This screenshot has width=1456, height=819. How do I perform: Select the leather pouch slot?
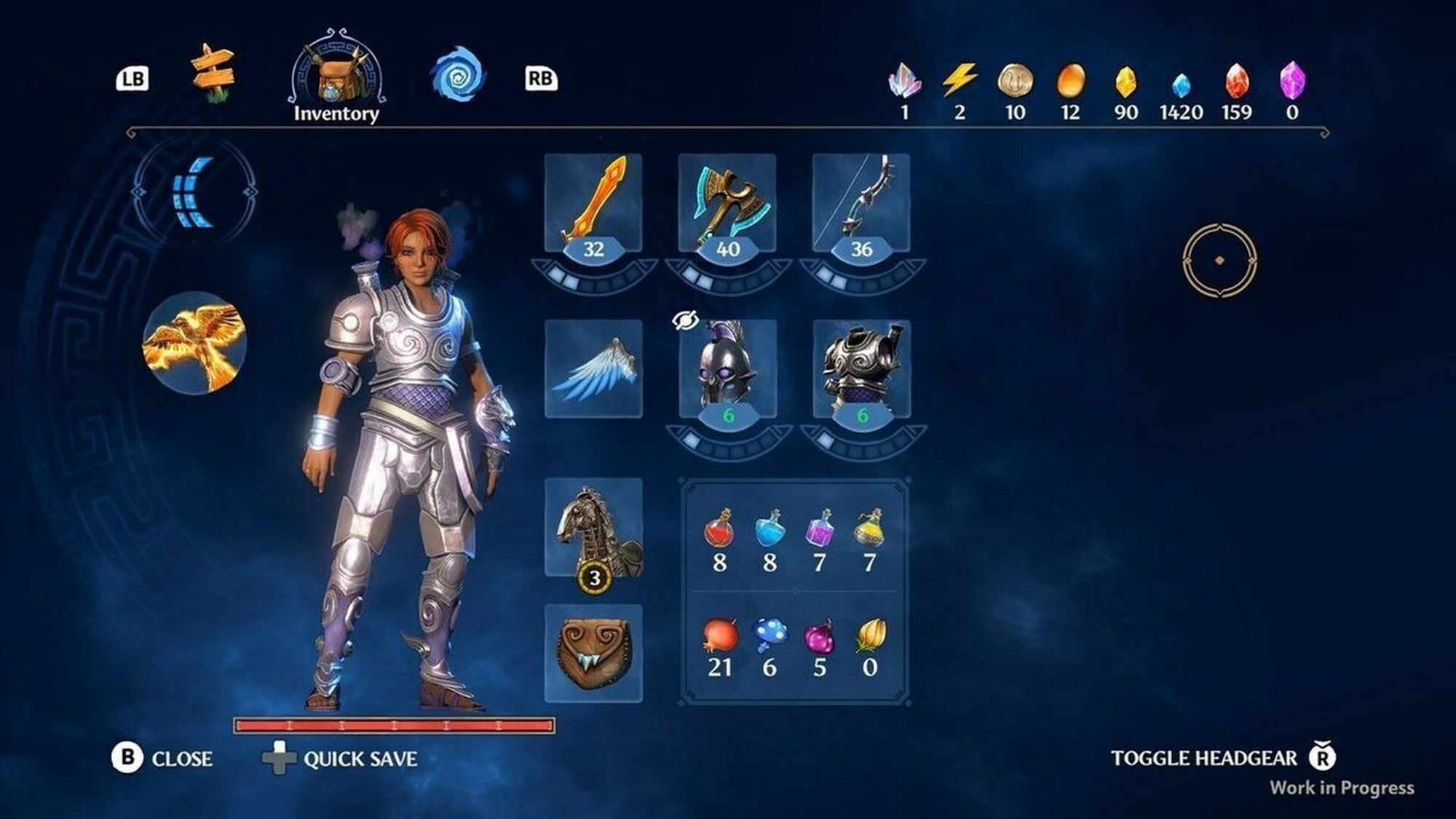pyautogui.click(x=593, y=653)
